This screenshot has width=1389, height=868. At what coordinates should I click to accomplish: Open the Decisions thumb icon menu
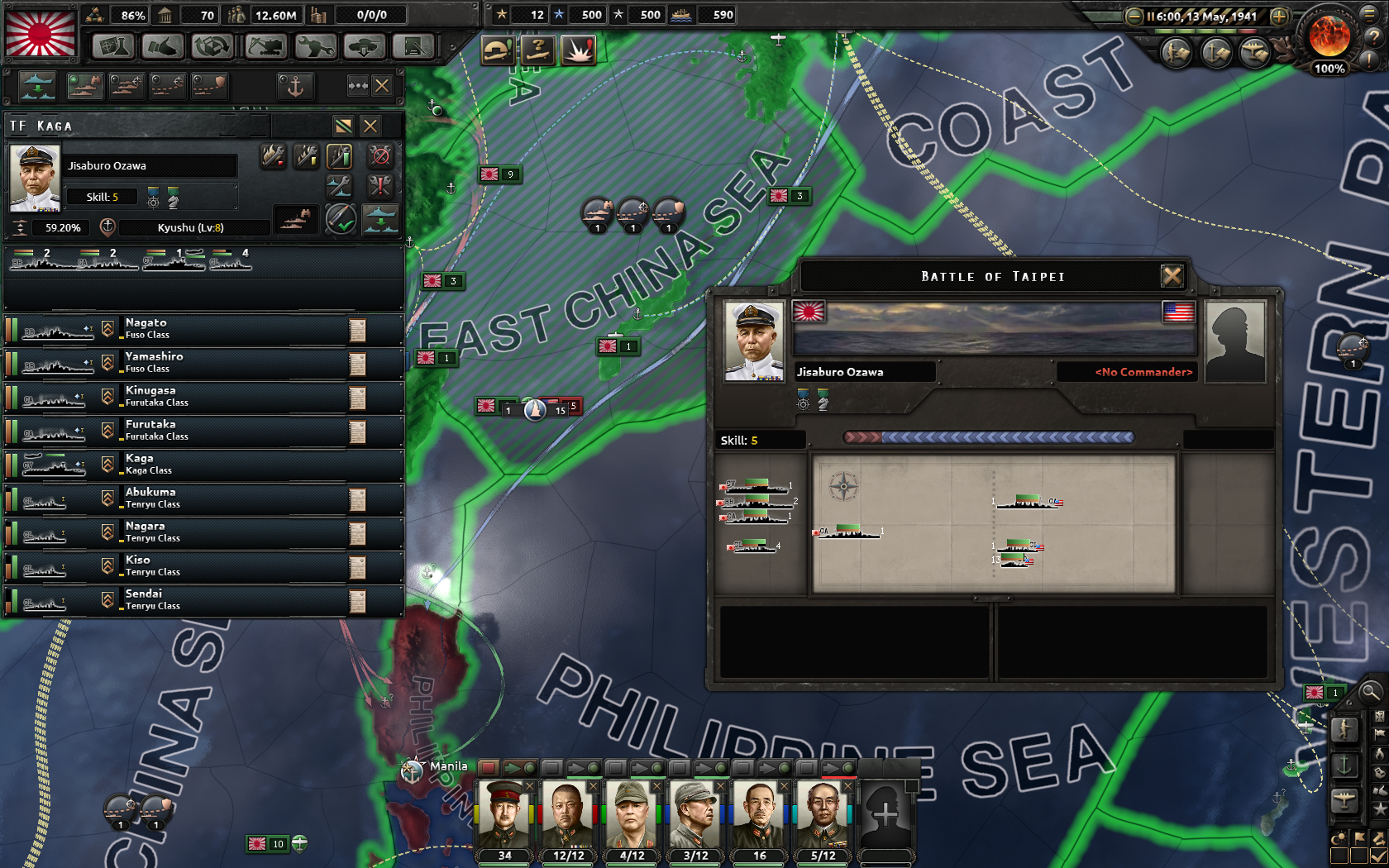coord(162,45)
